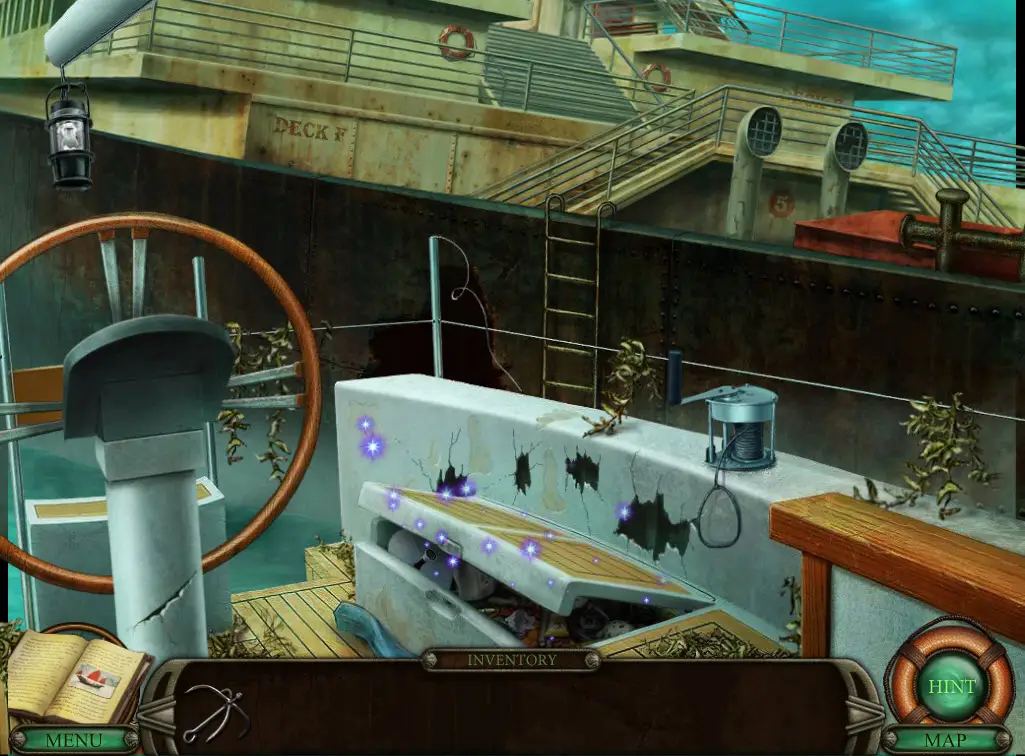Click the inventory right scroll arrow
1025x756 pixels.
tap(862, 711)
